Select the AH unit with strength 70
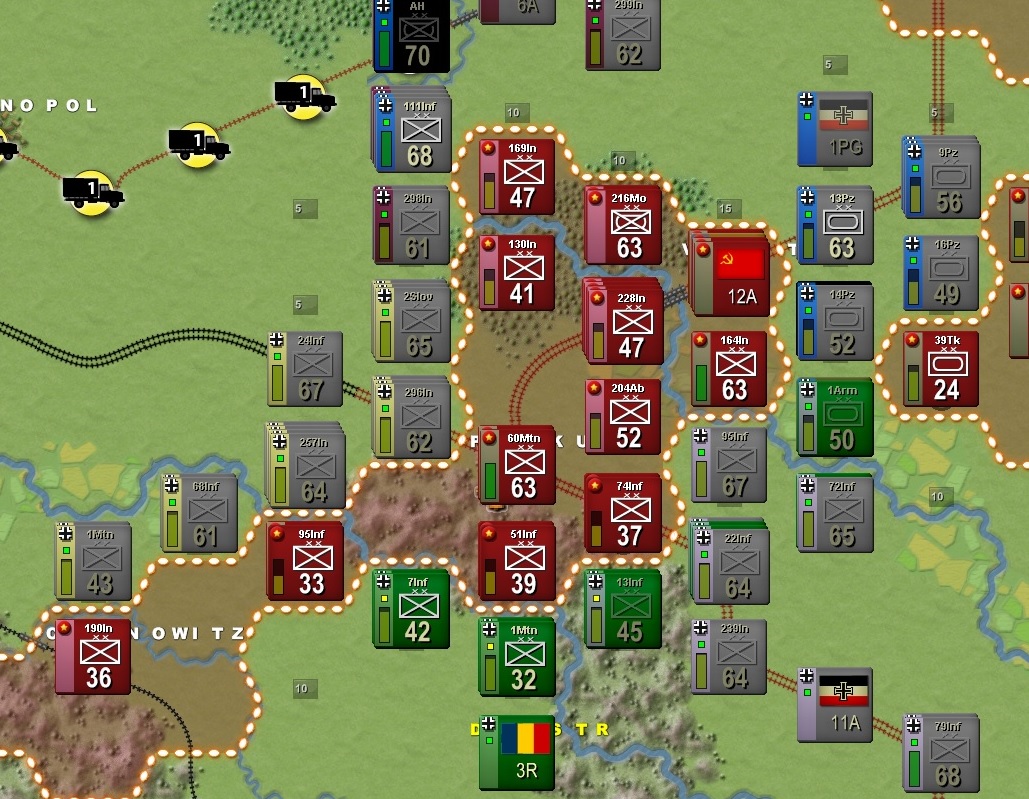The image size is (1029, 799). click(411, 35)
